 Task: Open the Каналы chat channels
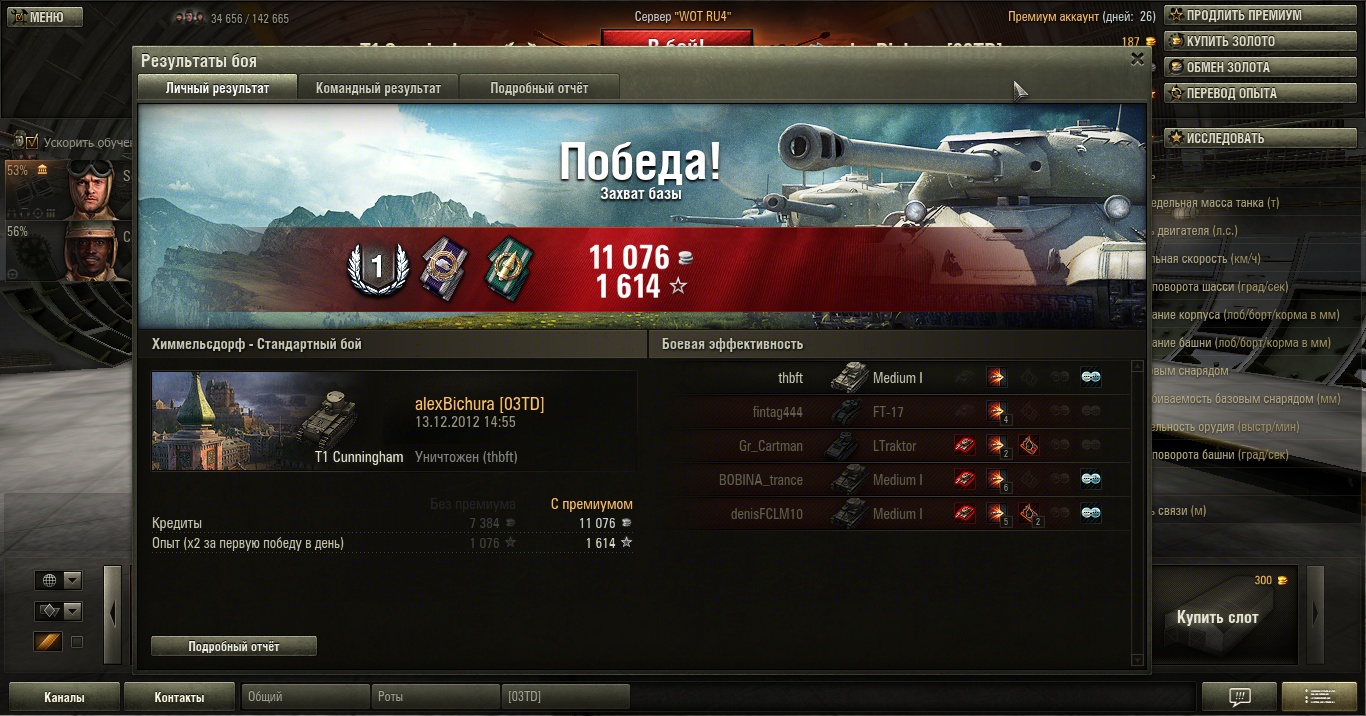coord(64,697)
